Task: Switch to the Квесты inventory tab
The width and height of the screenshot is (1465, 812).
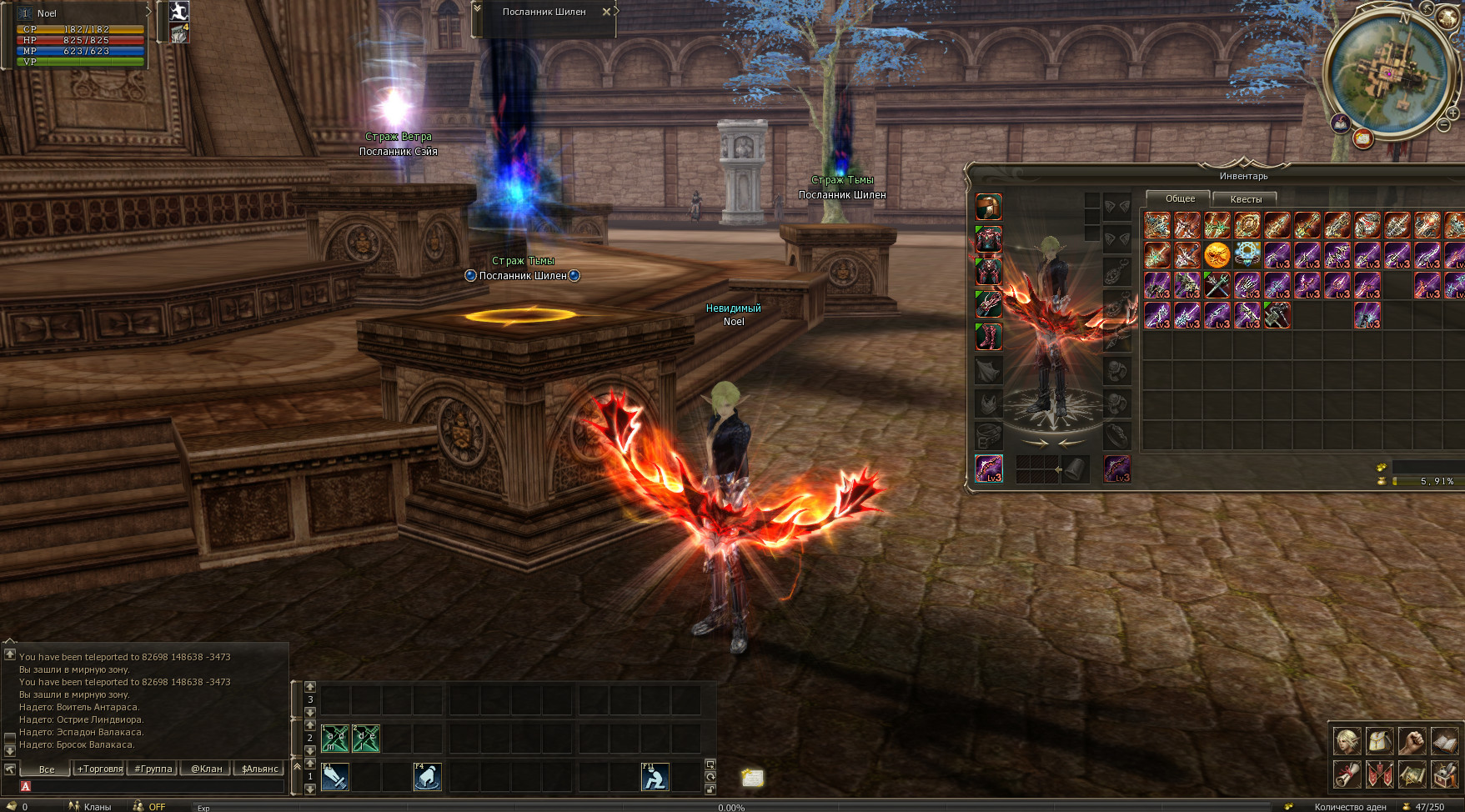Action: click(x=1246, y=199)
